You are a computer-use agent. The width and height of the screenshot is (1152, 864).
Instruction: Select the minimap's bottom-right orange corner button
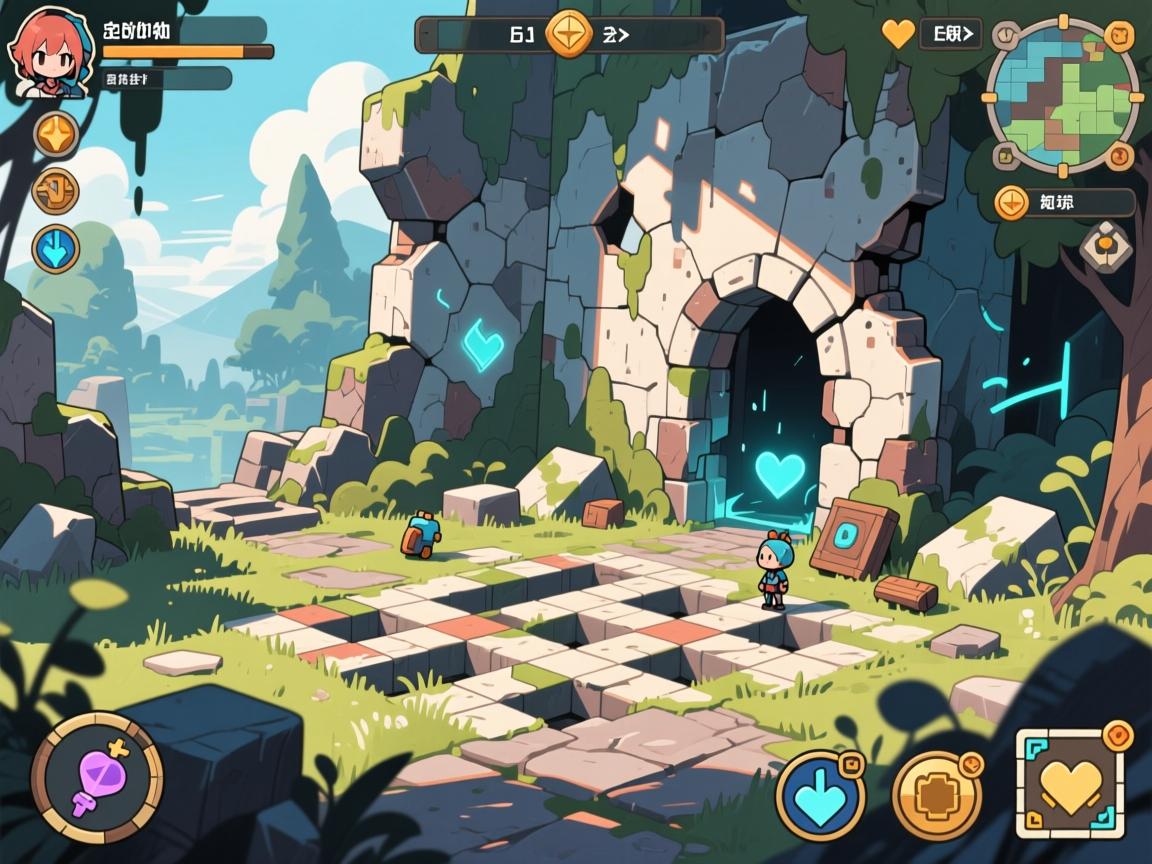pos(1119,159)
